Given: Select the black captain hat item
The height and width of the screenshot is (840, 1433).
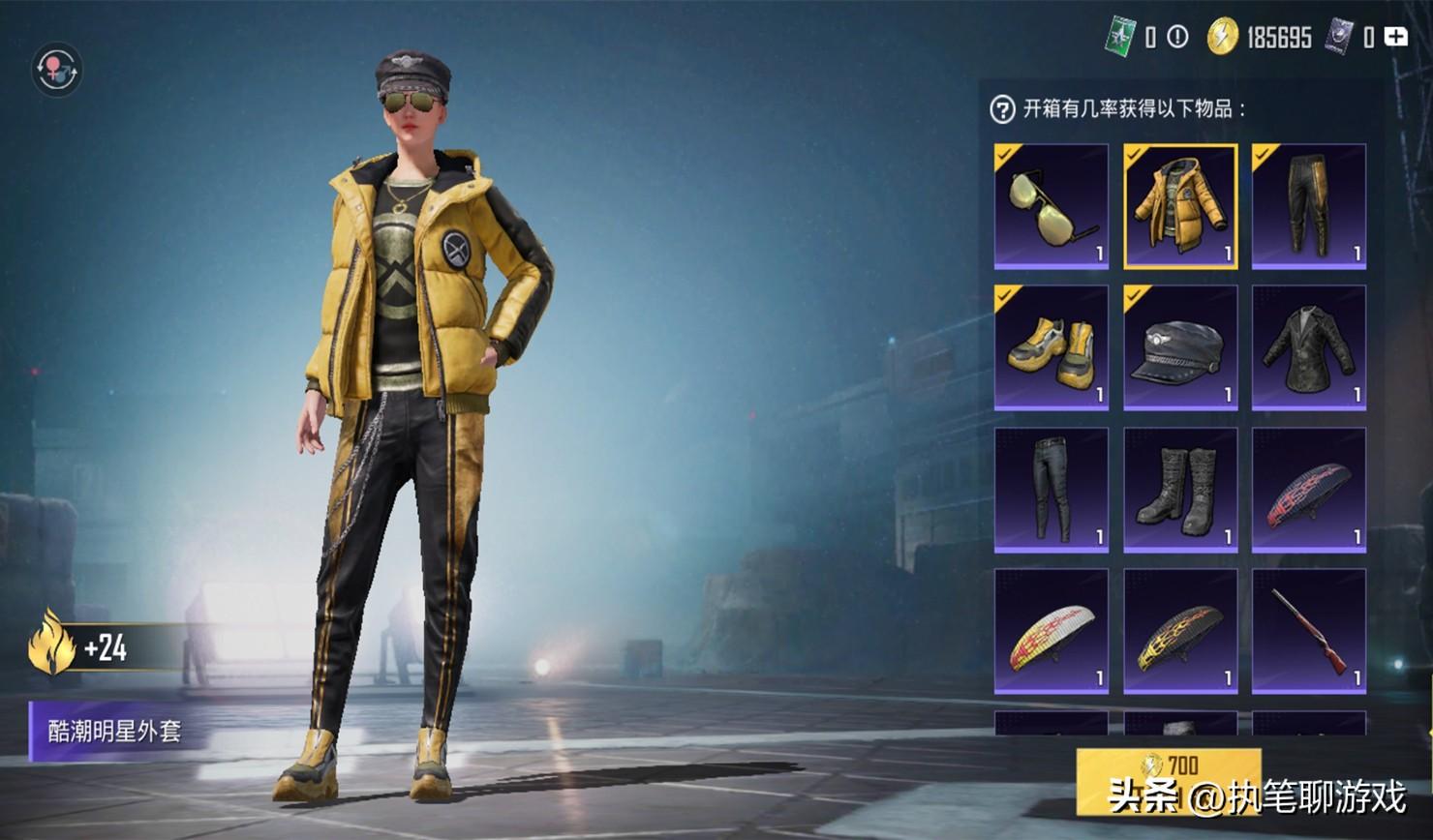Looking at the screenshot, I should (1180, 347).
